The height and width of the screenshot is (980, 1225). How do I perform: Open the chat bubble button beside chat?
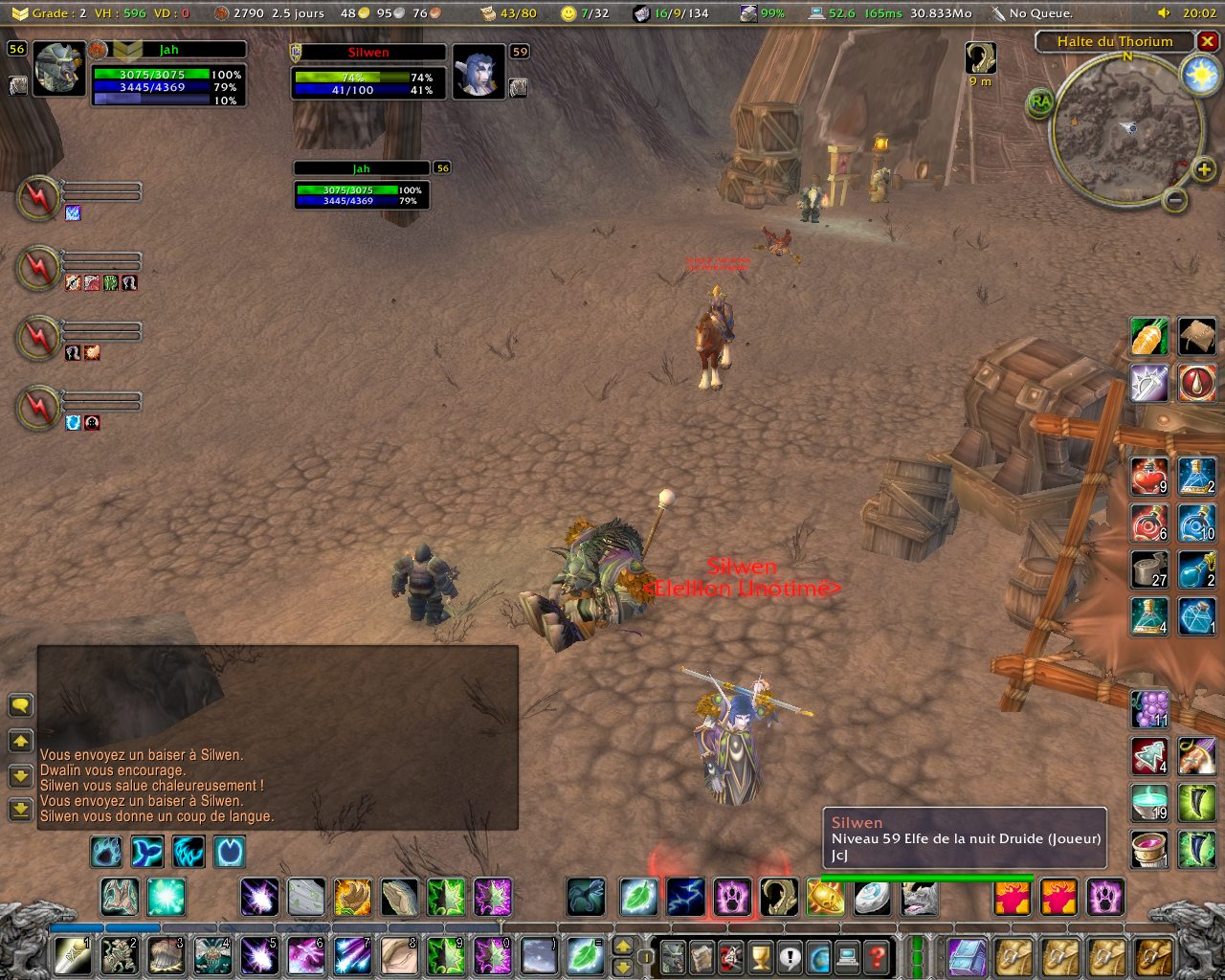[20, 706]
